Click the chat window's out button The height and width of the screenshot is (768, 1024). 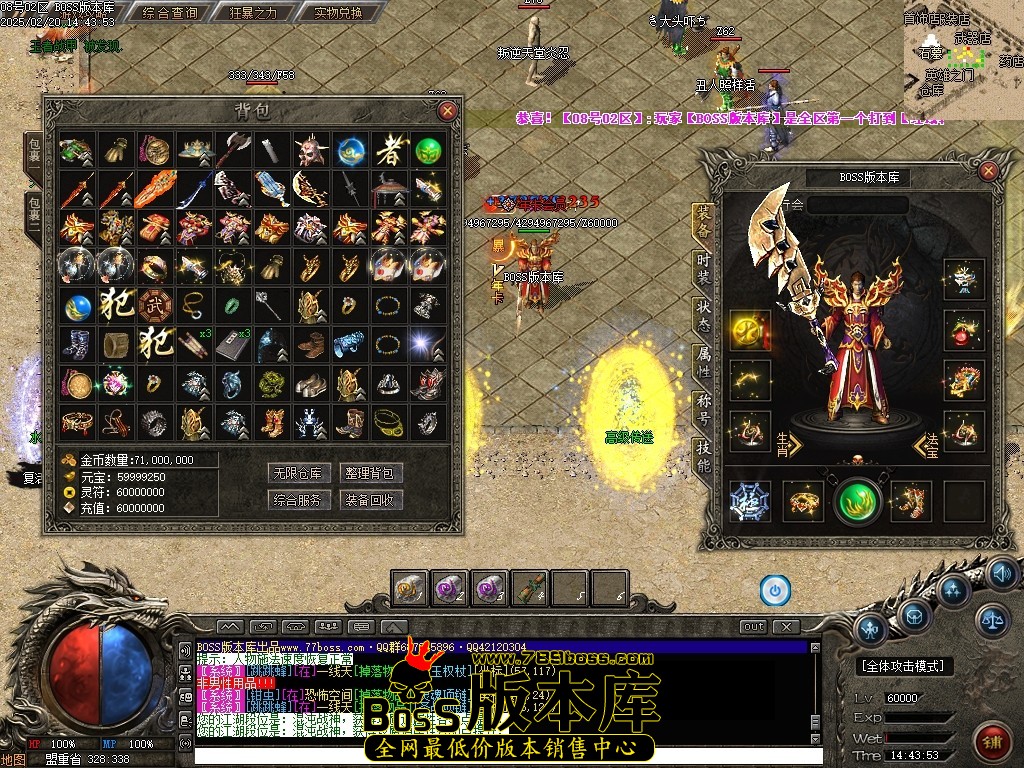[x=753, y=627]
